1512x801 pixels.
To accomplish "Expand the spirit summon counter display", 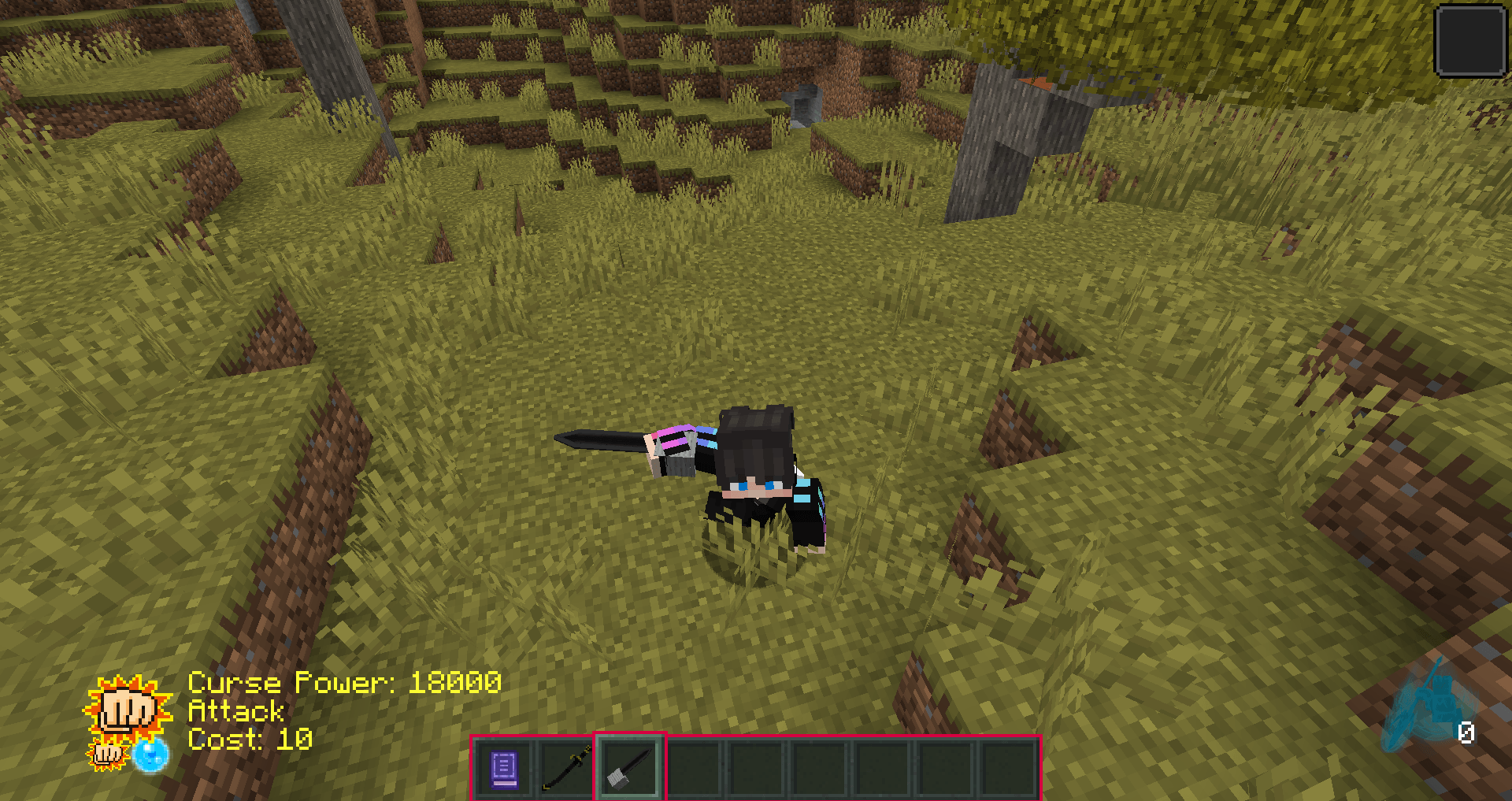I will click(x=1465, y=731).
